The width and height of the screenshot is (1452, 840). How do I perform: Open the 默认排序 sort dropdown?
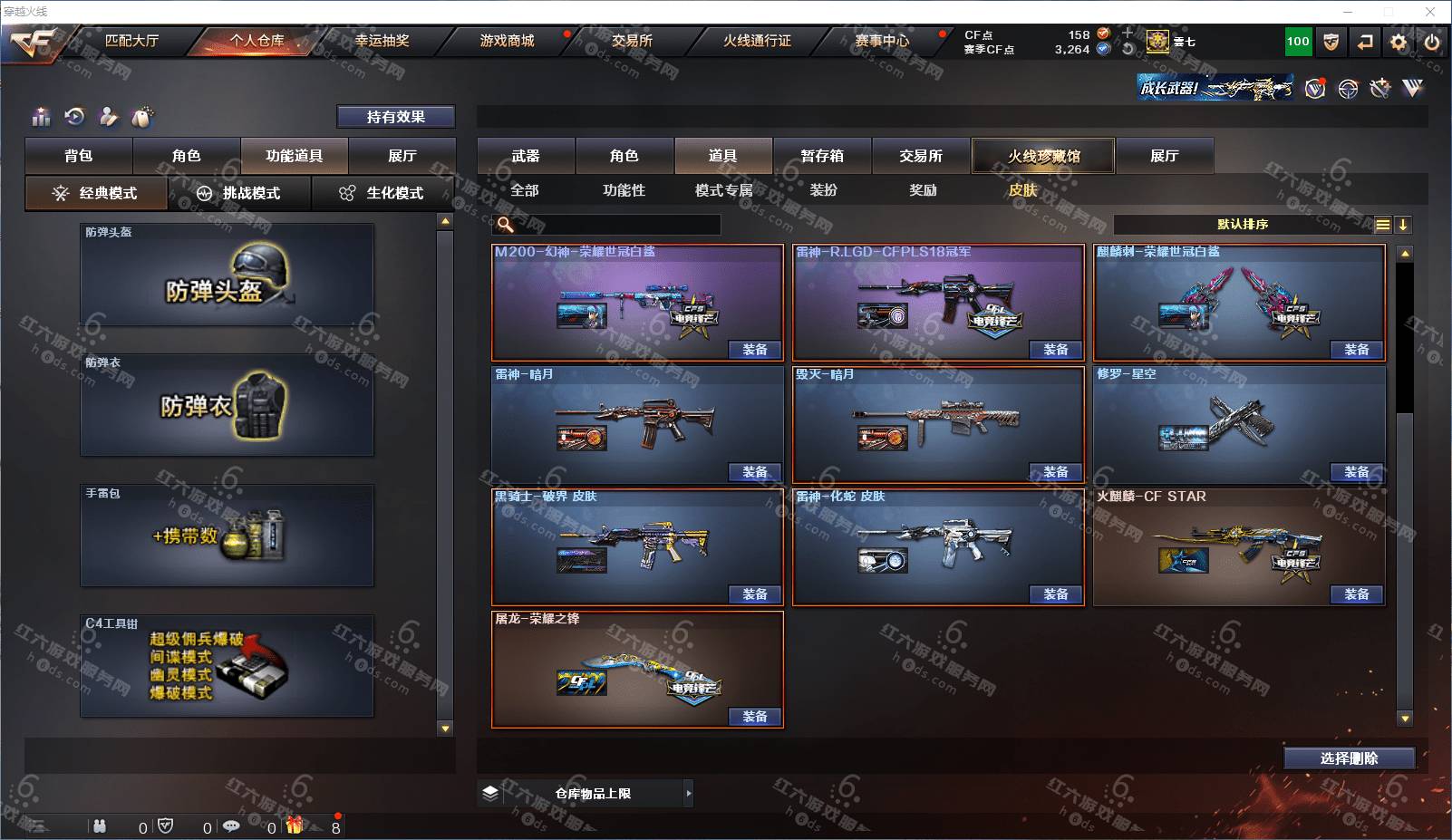pyautogui.click(x=1243, y=225)
